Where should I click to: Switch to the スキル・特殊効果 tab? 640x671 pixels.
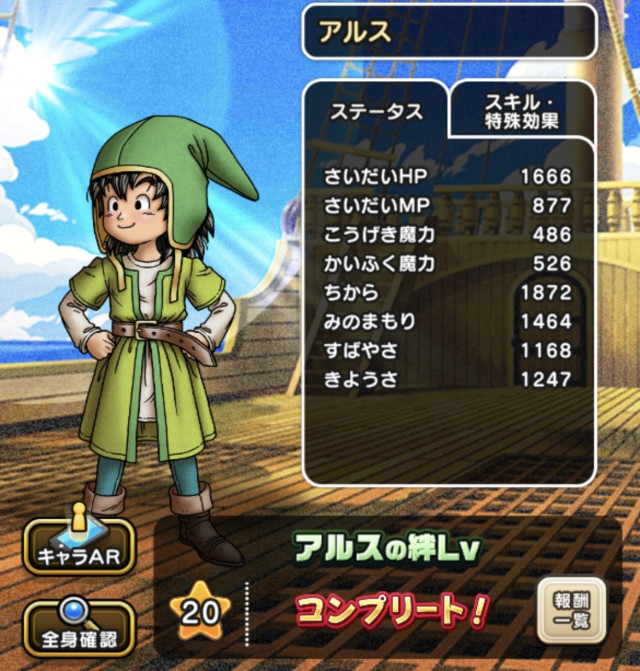(522, 112)
